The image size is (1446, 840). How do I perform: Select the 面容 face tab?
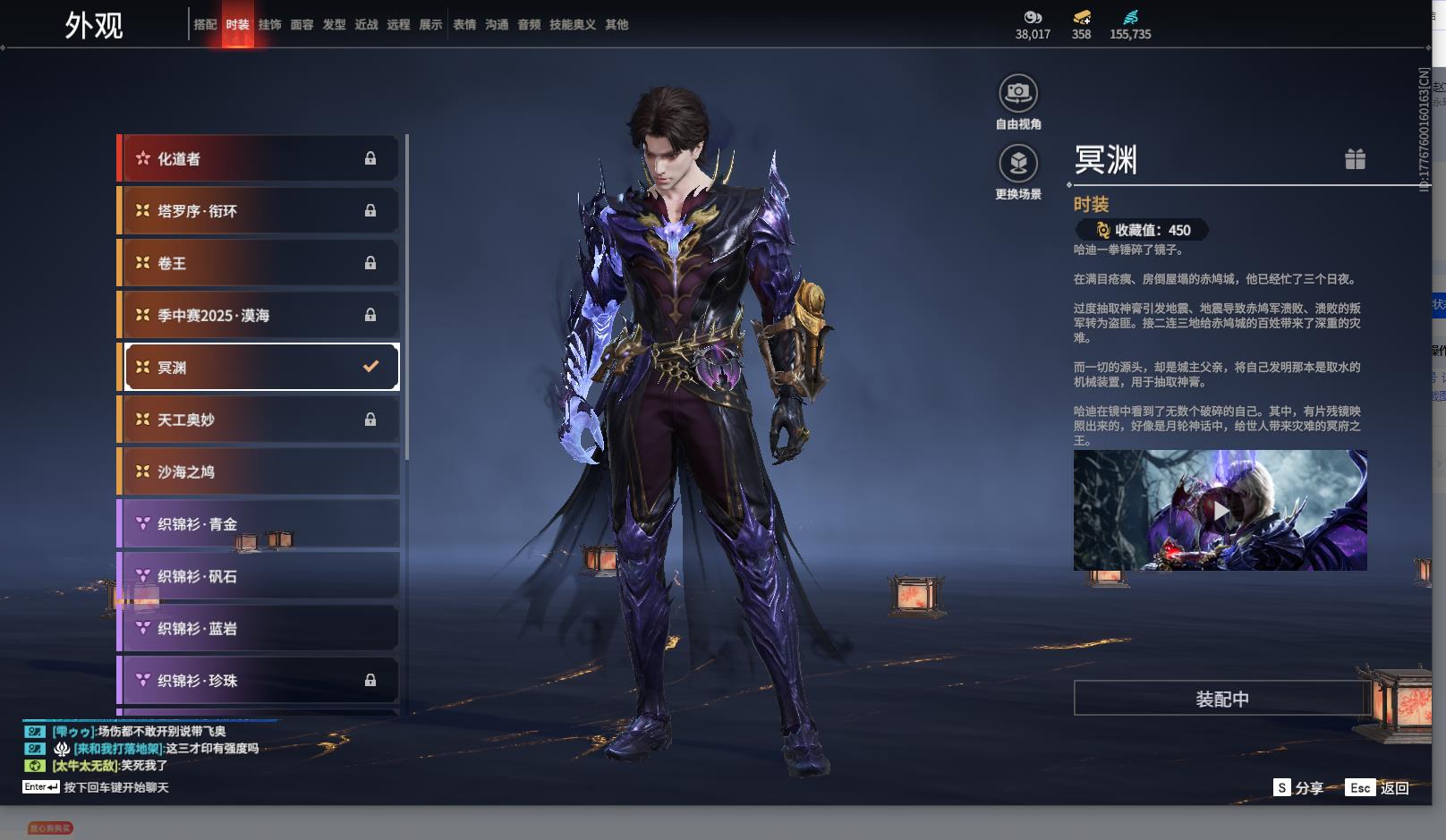pyautogui.click(x=302, y=25)
